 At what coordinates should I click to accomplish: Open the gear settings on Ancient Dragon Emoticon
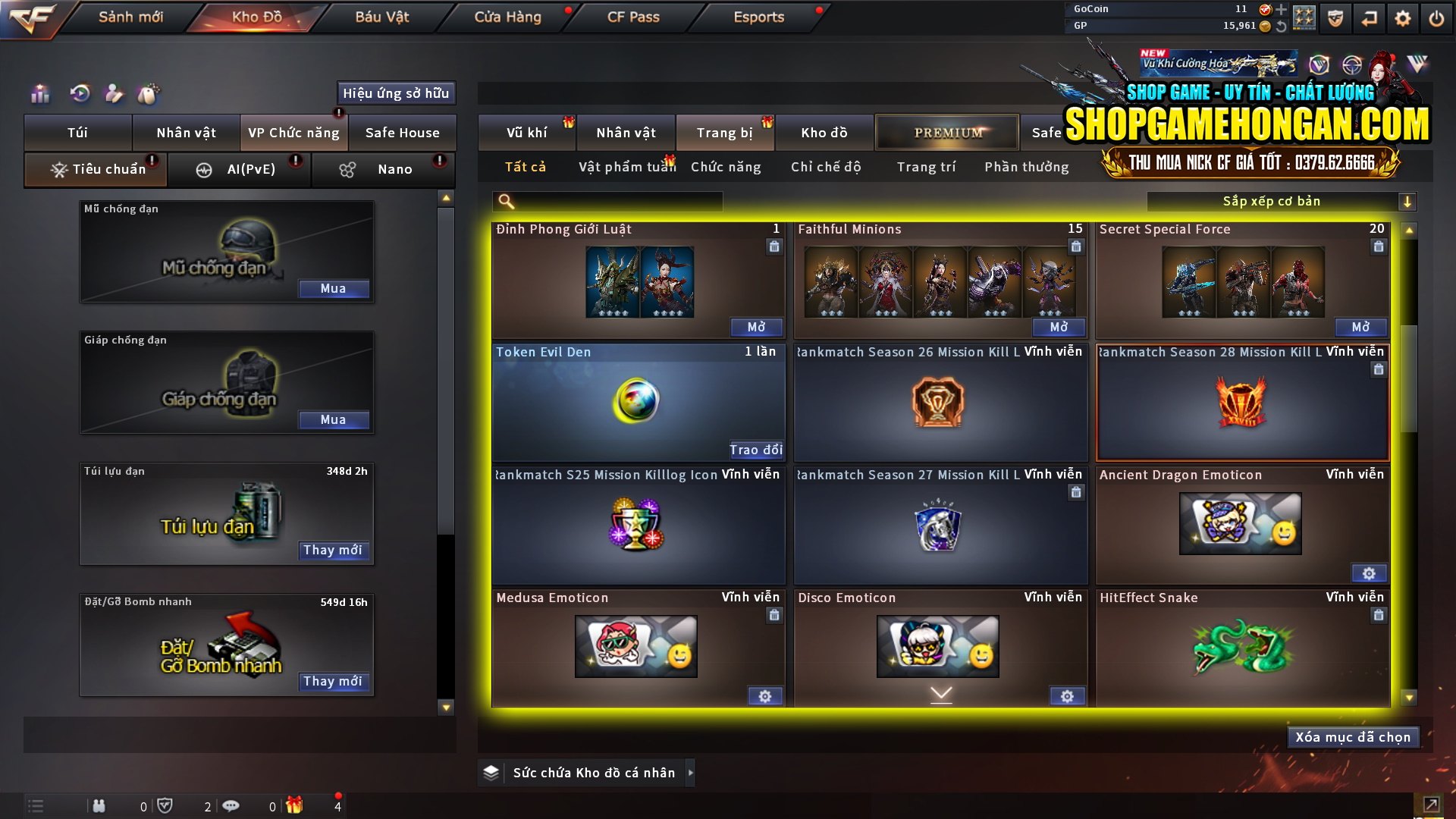click(x=1370, y=573)
